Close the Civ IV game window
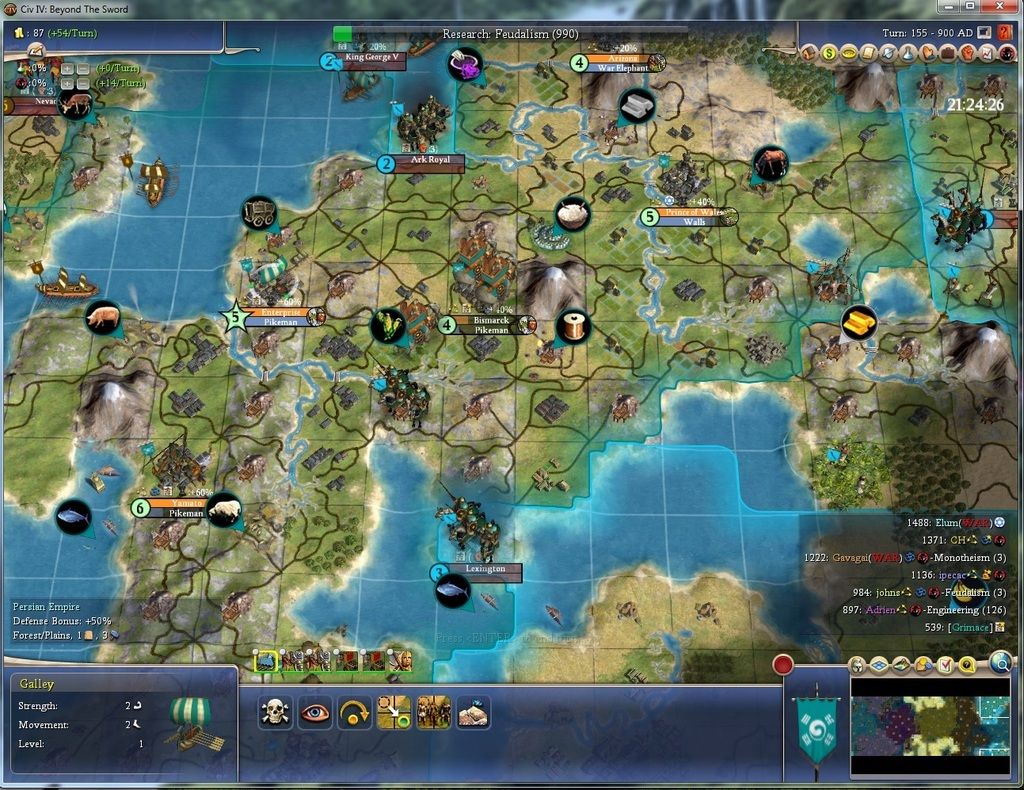The height and width of the screenshot is (790, 1024). coord(1000,7)
